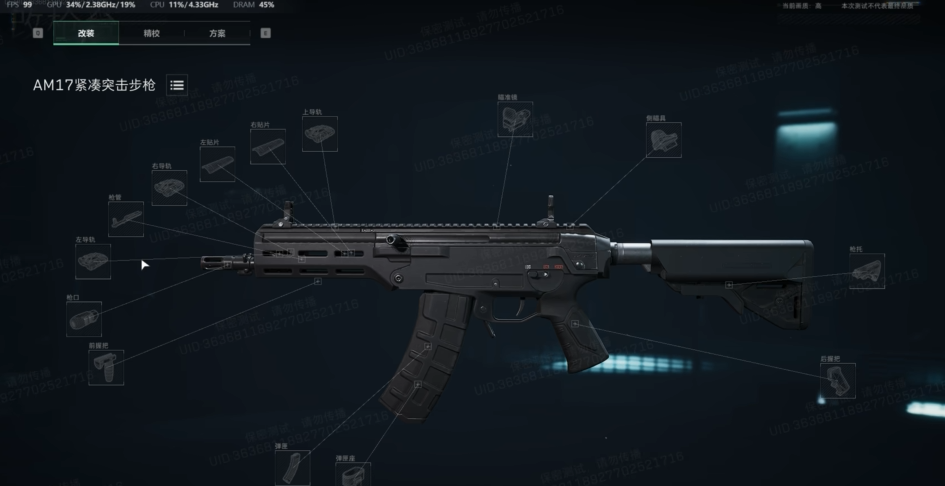
Task: Select the rear sight attachment slot
Action: [663, 140]
